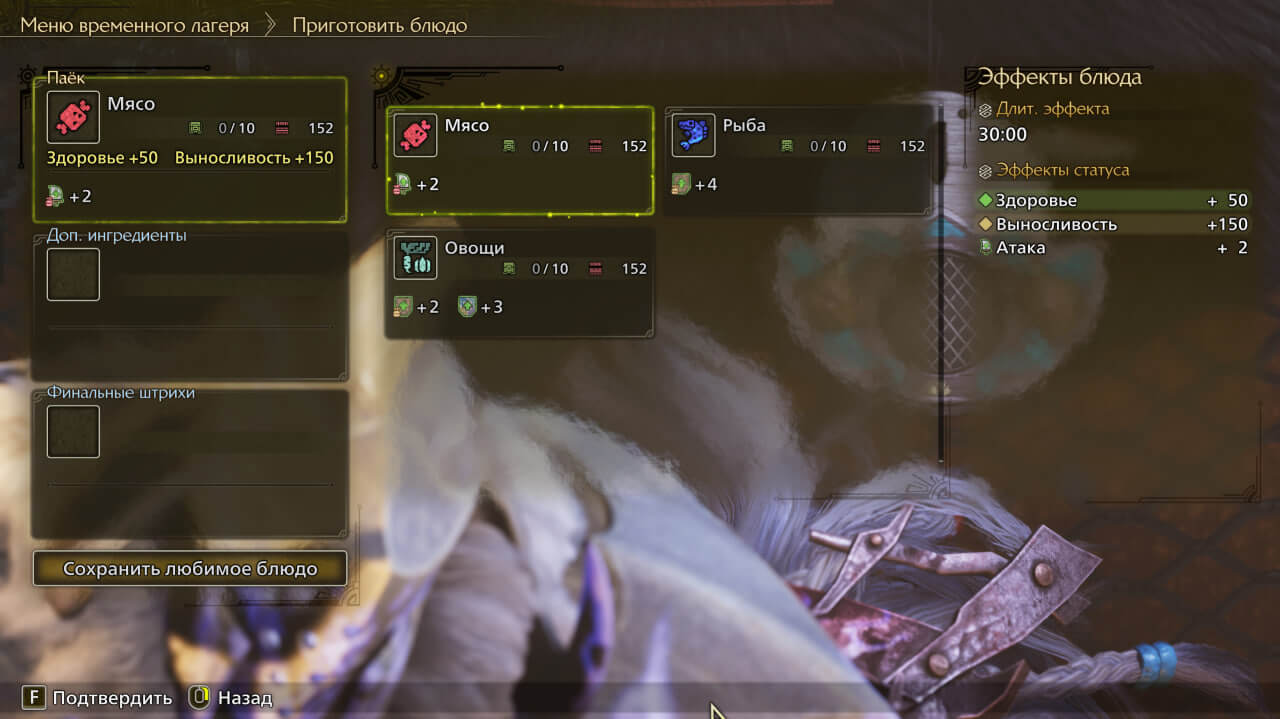The height and width of the screenshot is (719, 1280).
Task: Choose the Рыба ingredient card
Action: point(799,160)
